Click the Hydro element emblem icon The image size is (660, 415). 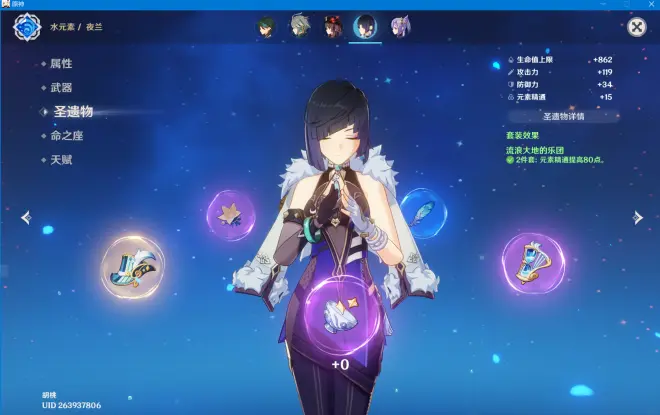pyautogui.click(x=25, y=27)
